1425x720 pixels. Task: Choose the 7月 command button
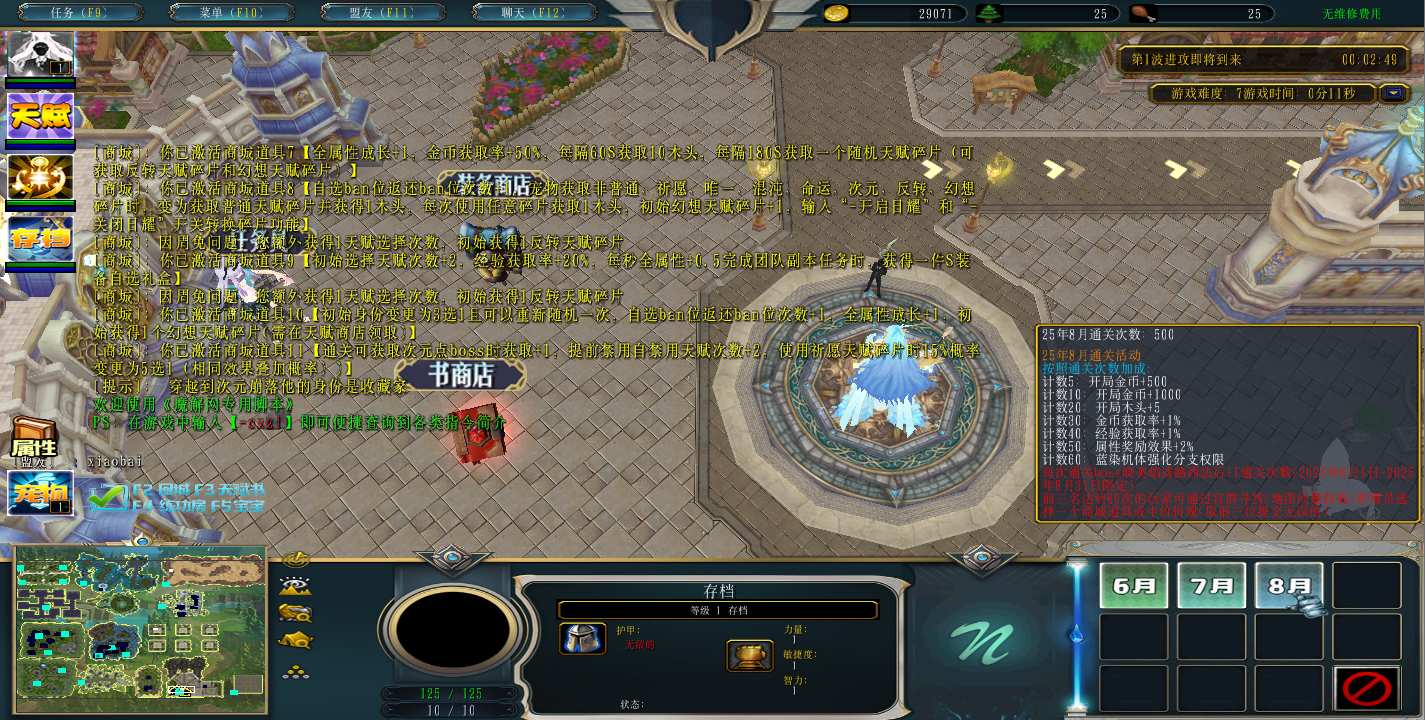1211,586
